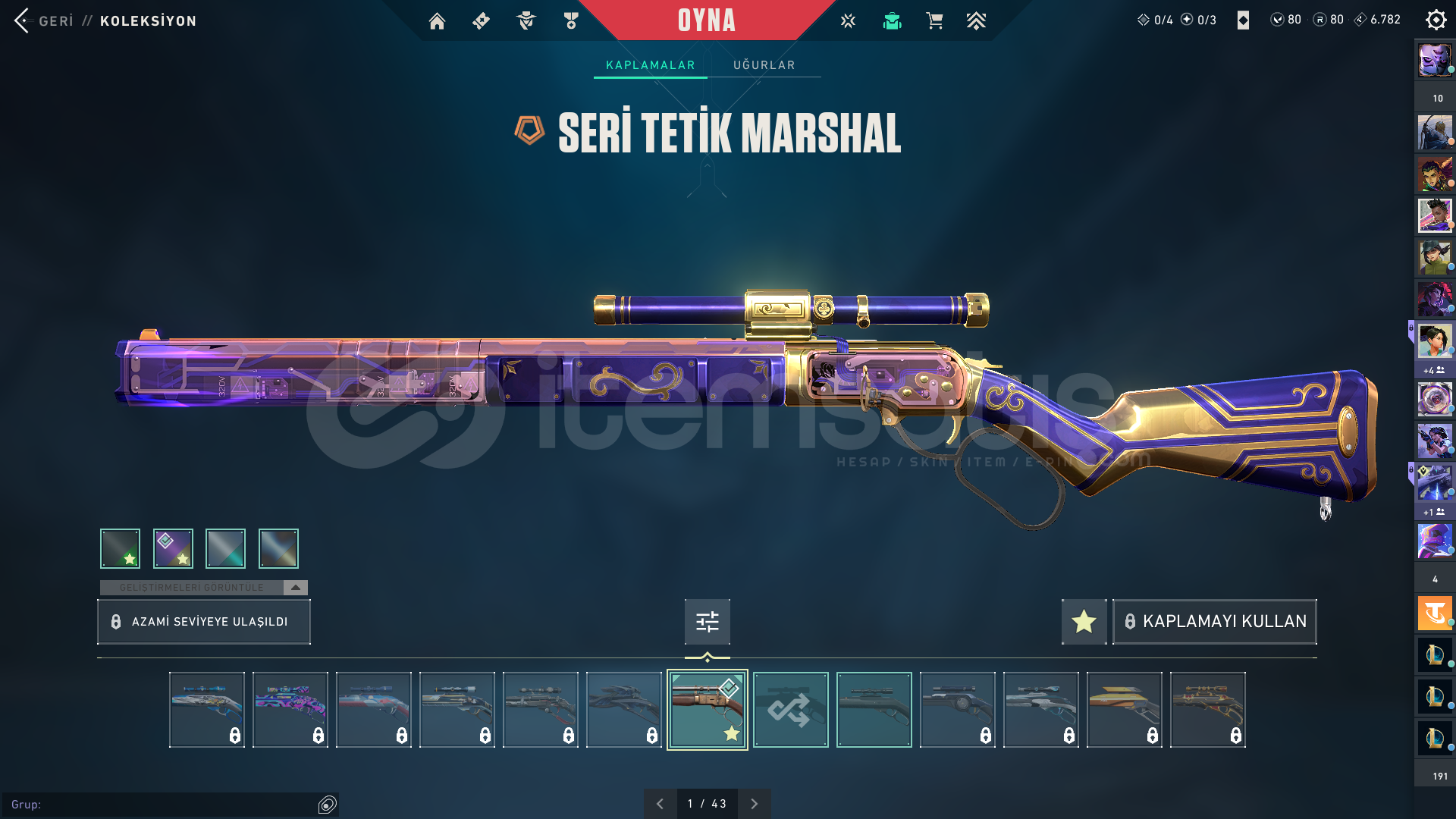Viewport: 1456px width, 819px height.
Task: Select the pink and purple graffiti Marshal skin
Action: [290, 710]
